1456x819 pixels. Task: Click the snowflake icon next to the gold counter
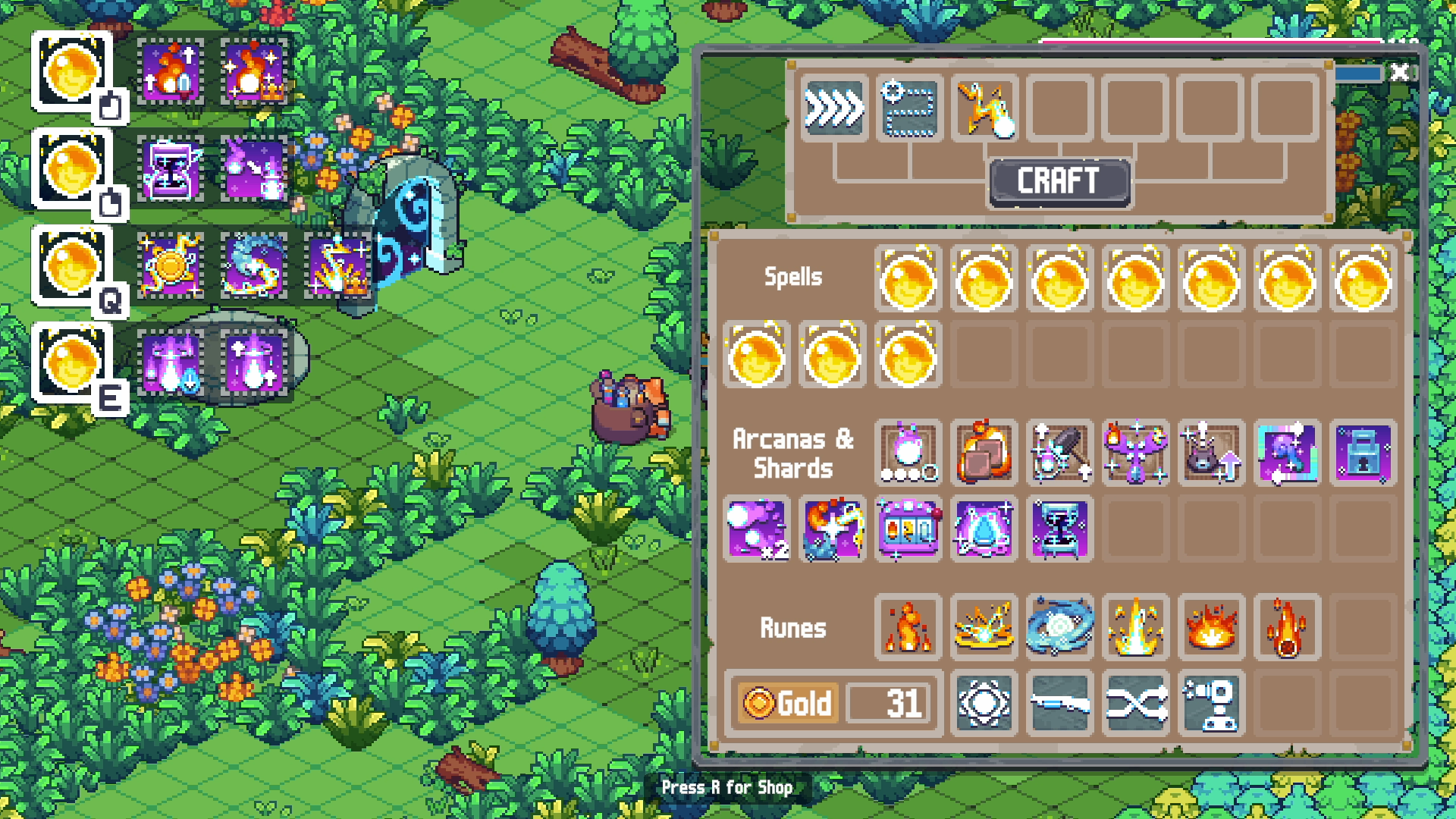[x=984, y=705]
